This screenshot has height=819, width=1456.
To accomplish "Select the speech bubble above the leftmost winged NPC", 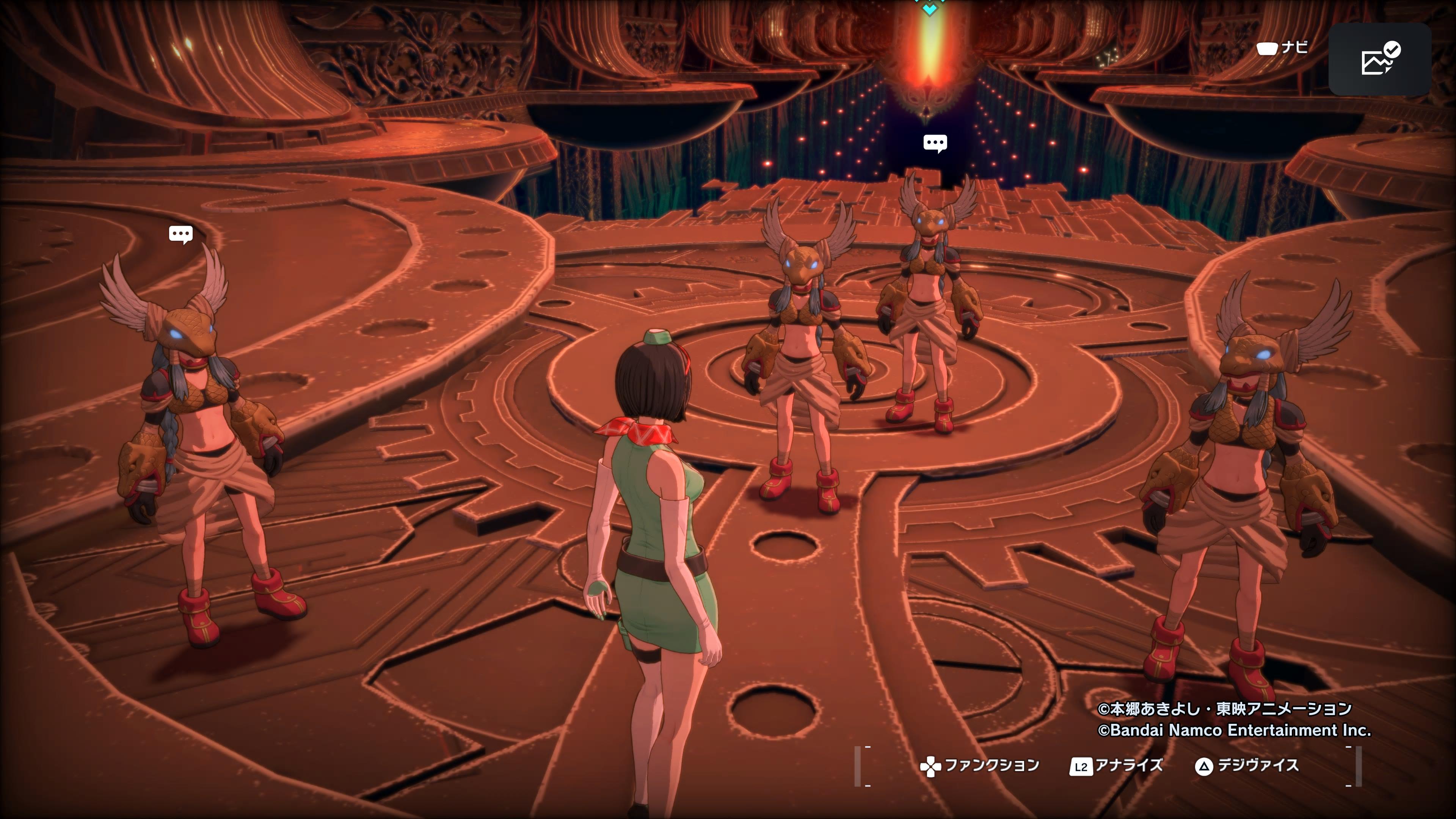I will coord(181,234).
